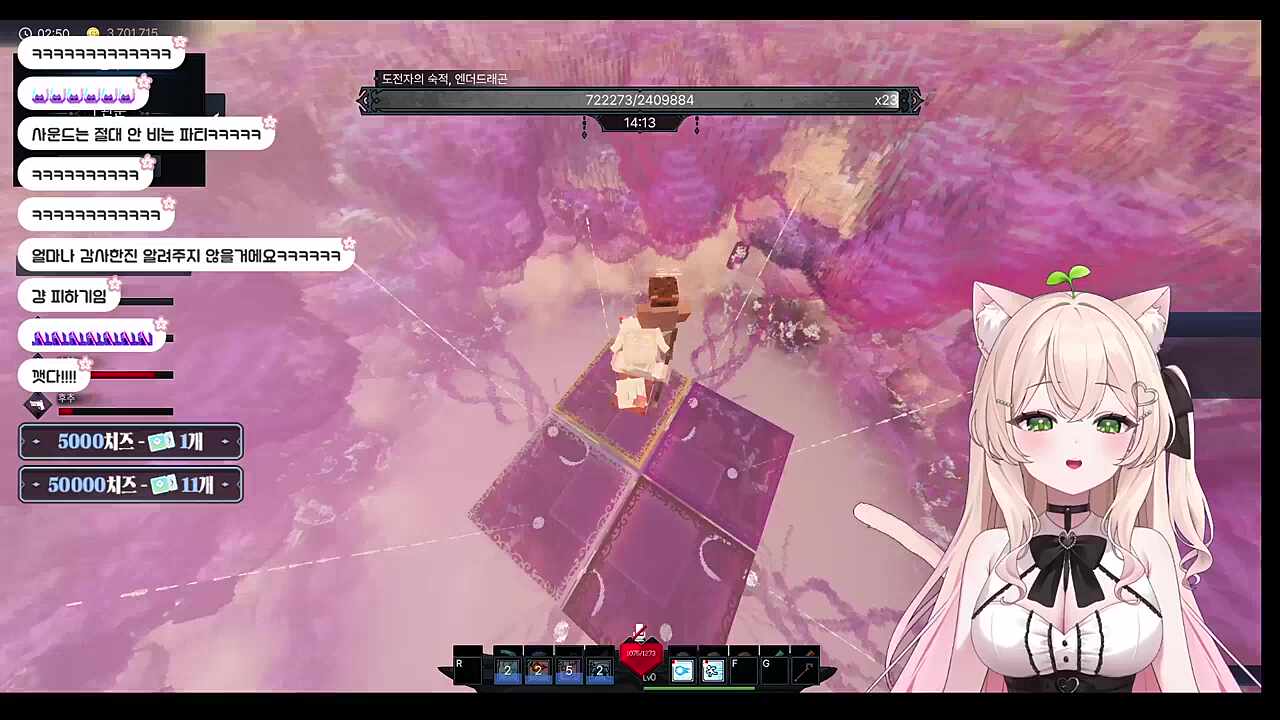Image resolution: width=1280 pixels, height=720 pixels.
Task: Select party member 후추's pistol portrait
Action: click(38, 405)
